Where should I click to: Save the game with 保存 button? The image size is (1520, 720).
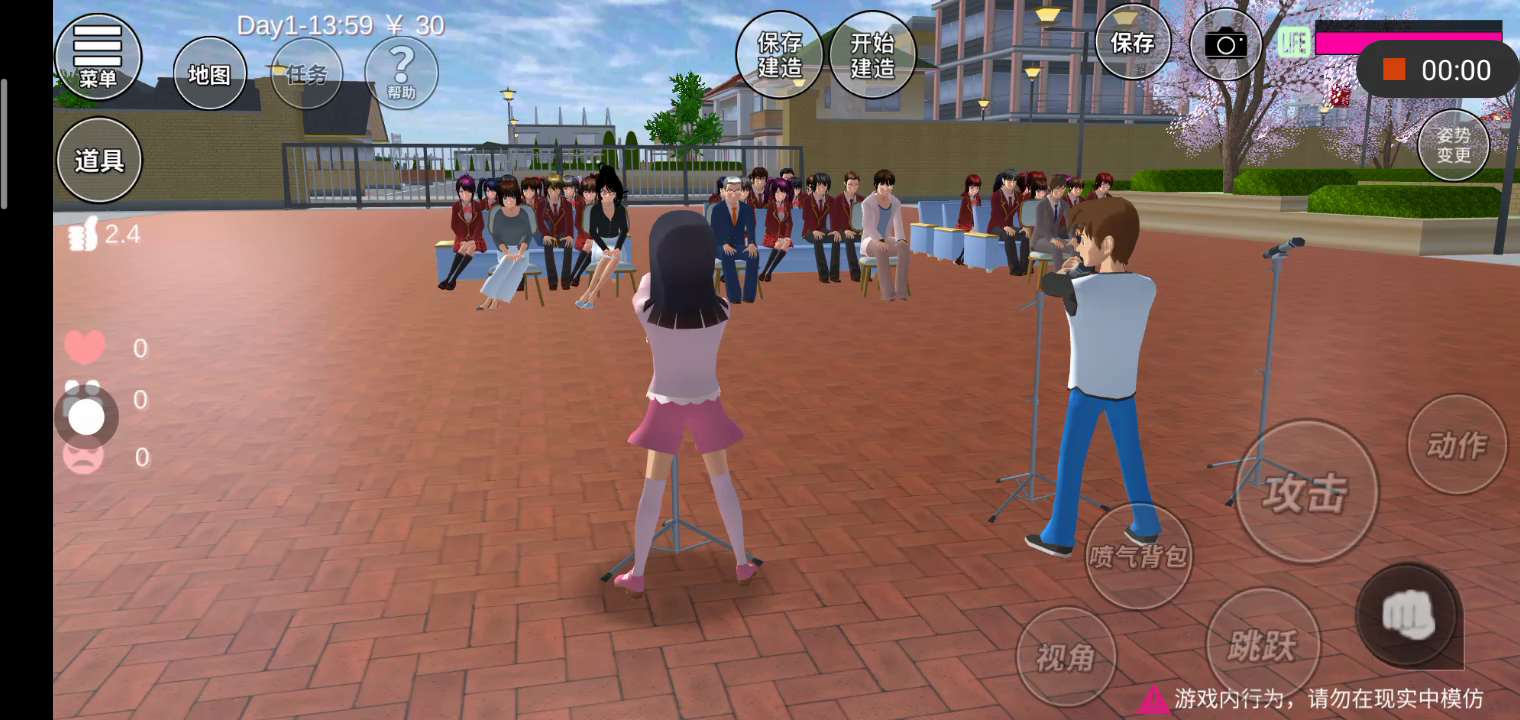(1133, 43)
